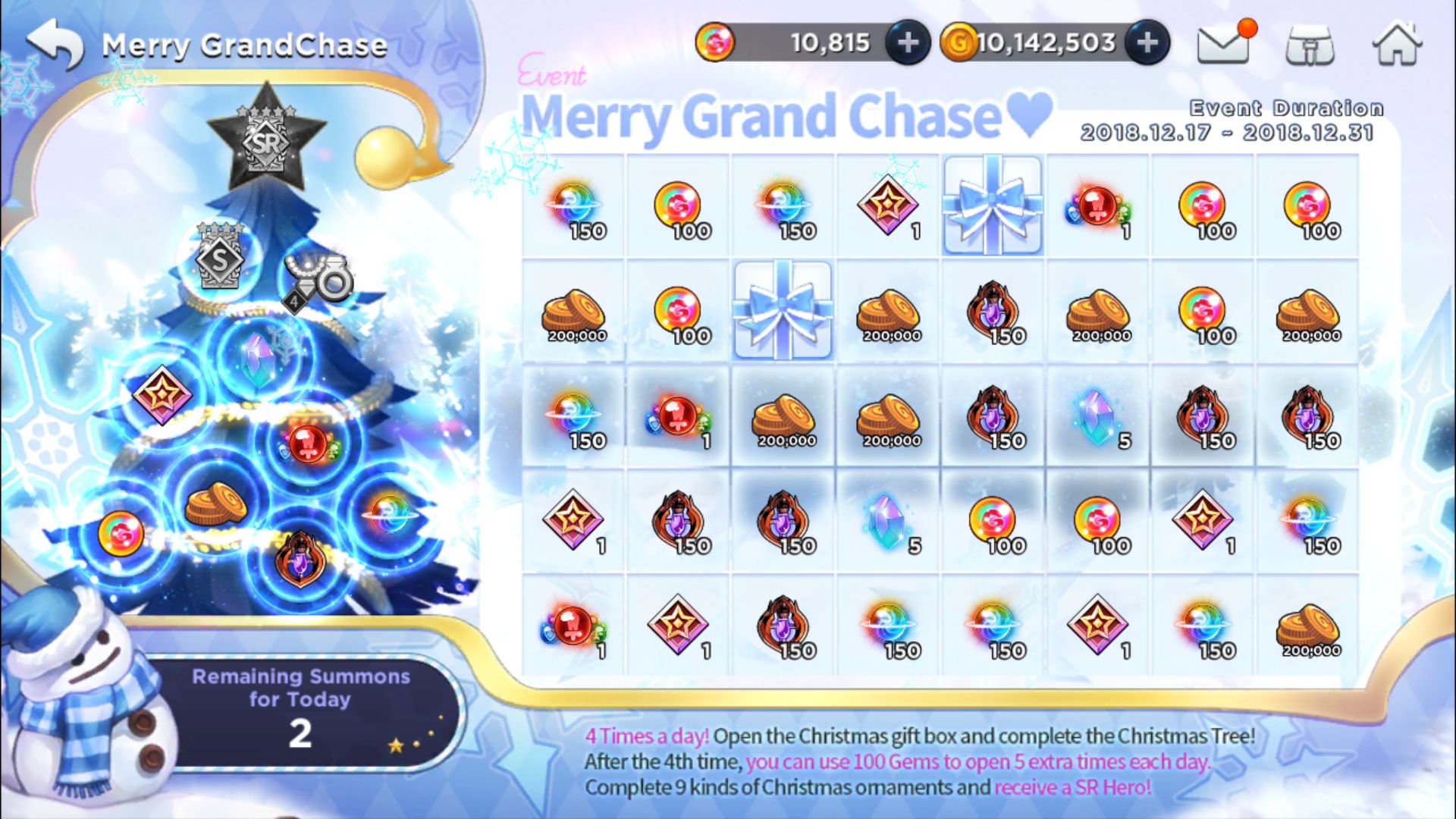Screen dimensions: 1456x819
Task: Buy more gold with the plus button
Action: 1147,43
